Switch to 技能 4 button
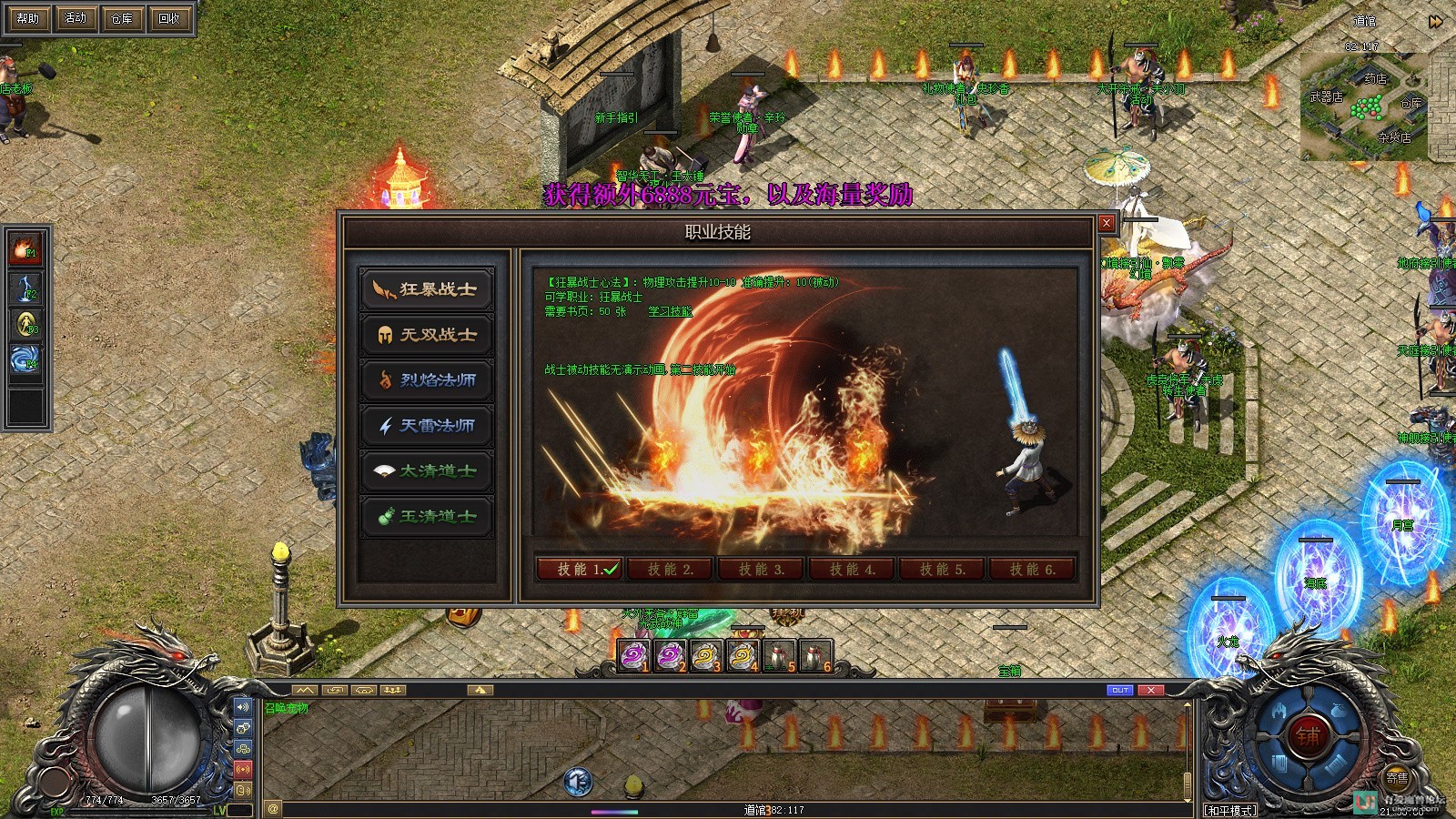The height and width of the screenshot is (819, 1456). click(x=852, y=570)
